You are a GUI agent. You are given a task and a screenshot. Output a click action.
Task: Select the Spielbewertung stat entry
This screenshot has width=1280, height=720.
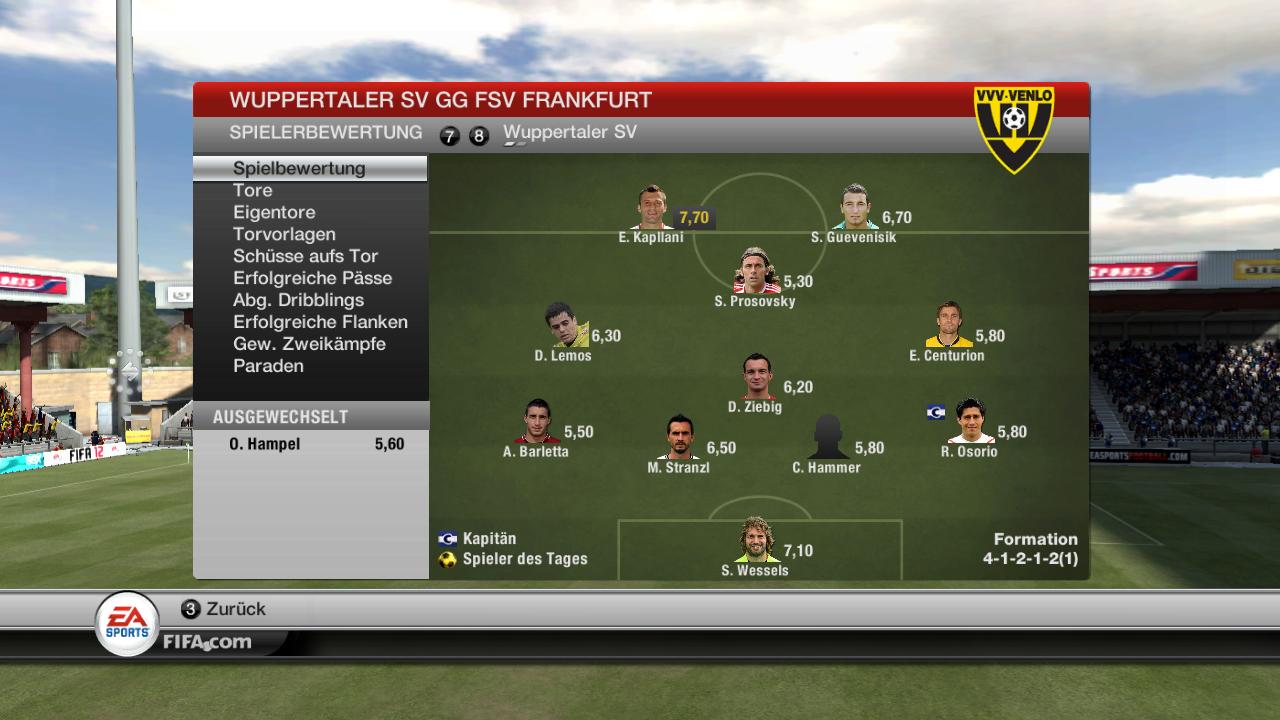pos(299,168)
